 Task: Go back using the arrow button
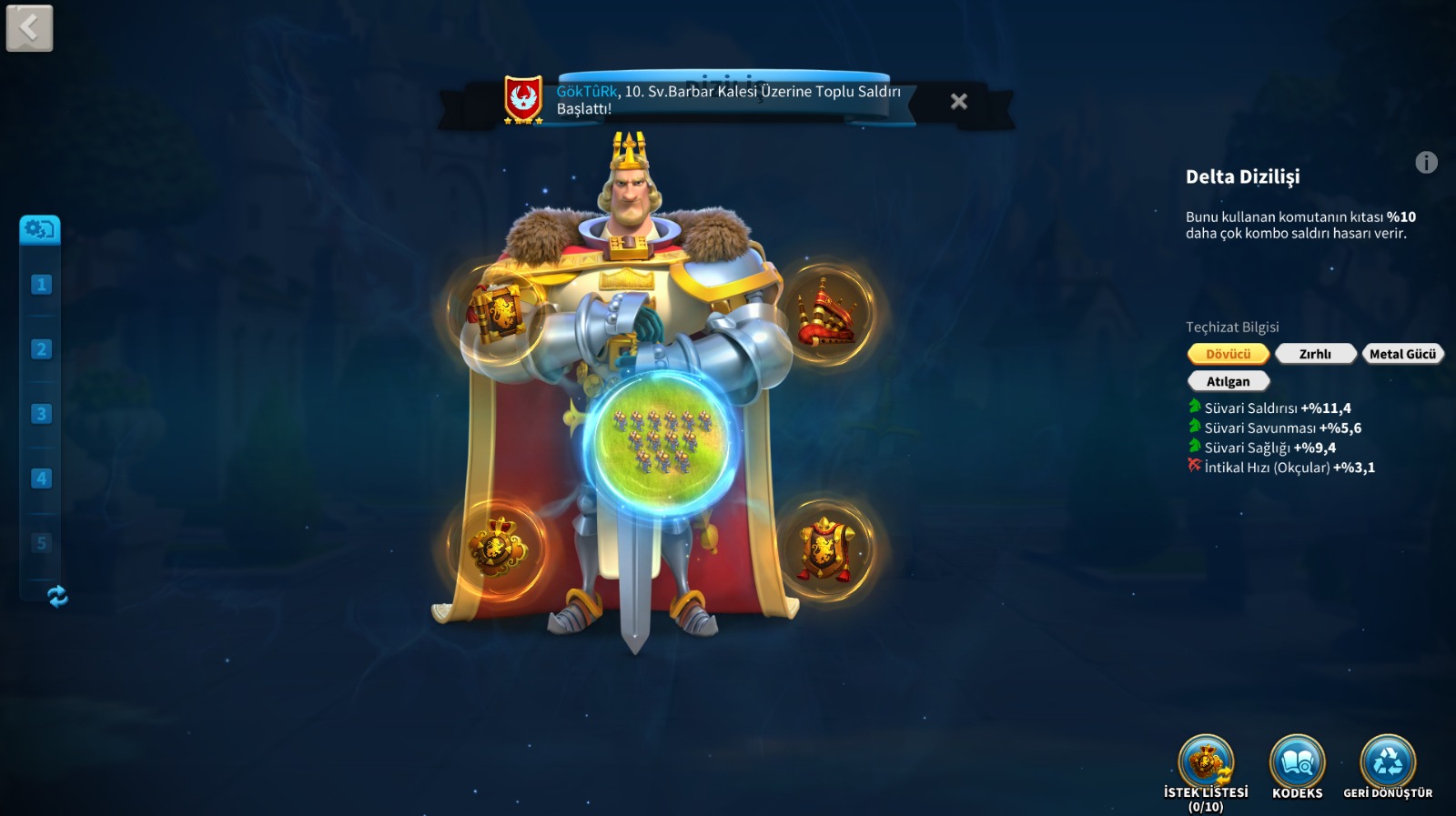point(29,28)
